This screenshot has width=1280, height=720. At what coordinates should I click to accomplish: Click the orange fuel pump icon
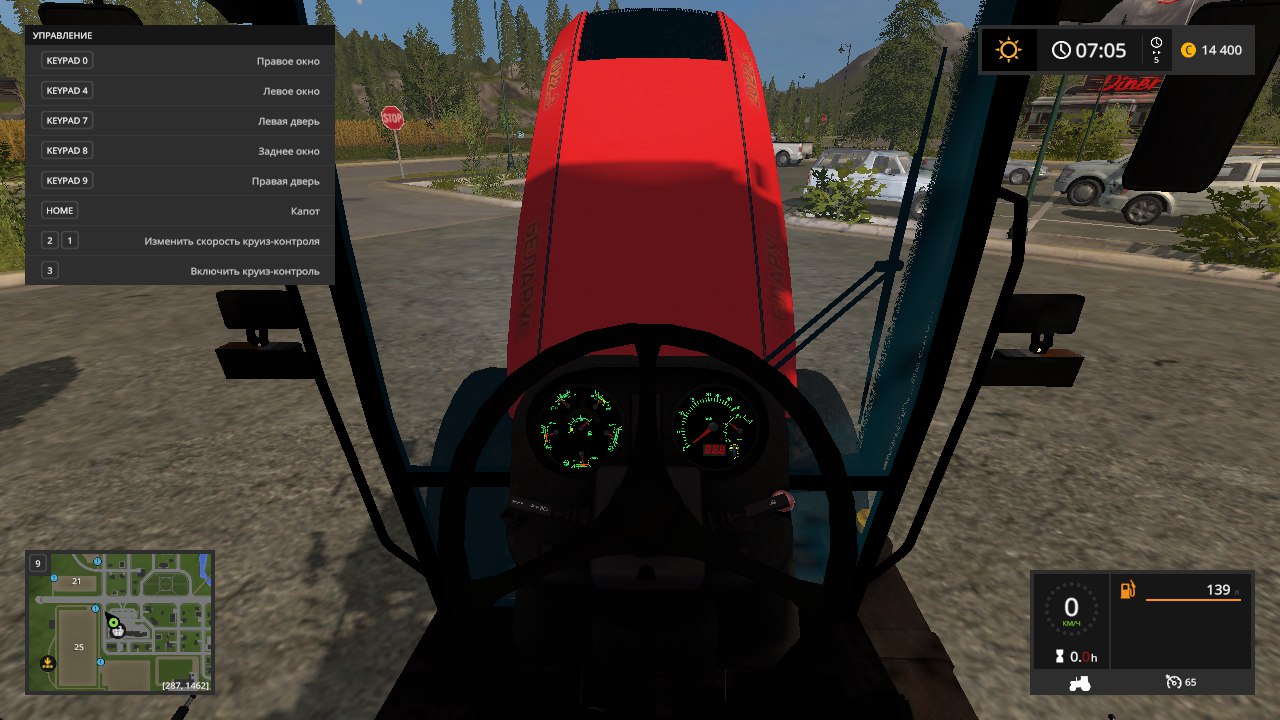1126,589
